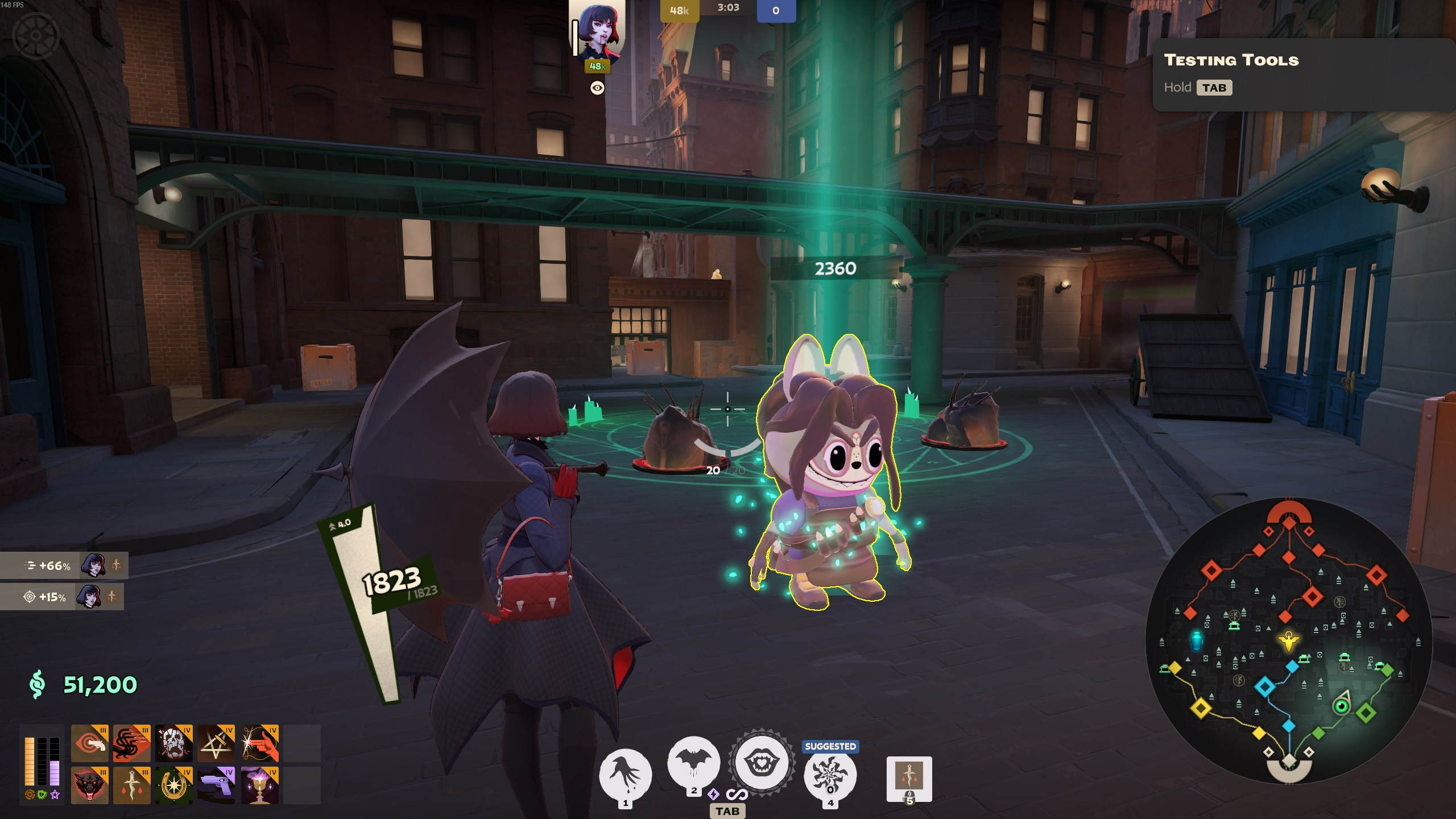Toggle the purple star stat indicator
This screenshot has height=819, width=1456.
55,795
